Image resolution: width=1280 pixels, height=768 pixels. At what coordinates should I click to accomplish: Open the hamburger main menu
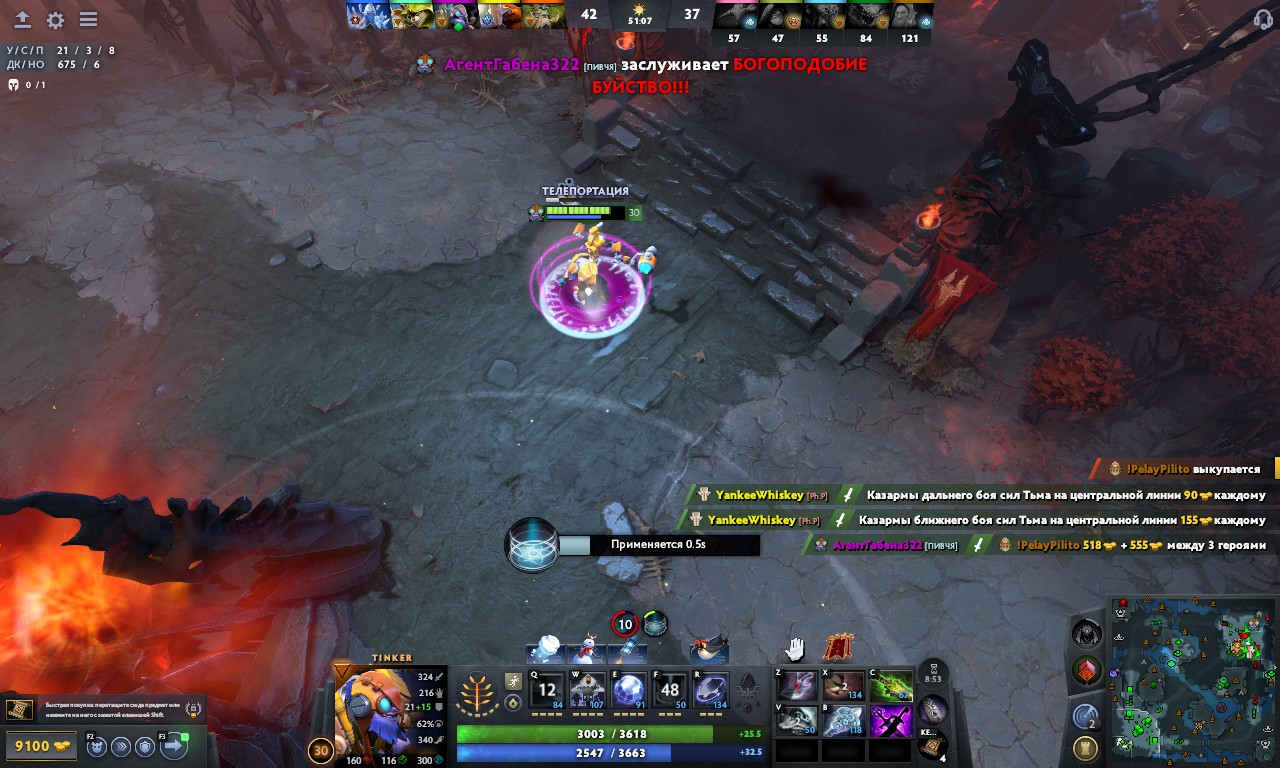pos(88,20)
